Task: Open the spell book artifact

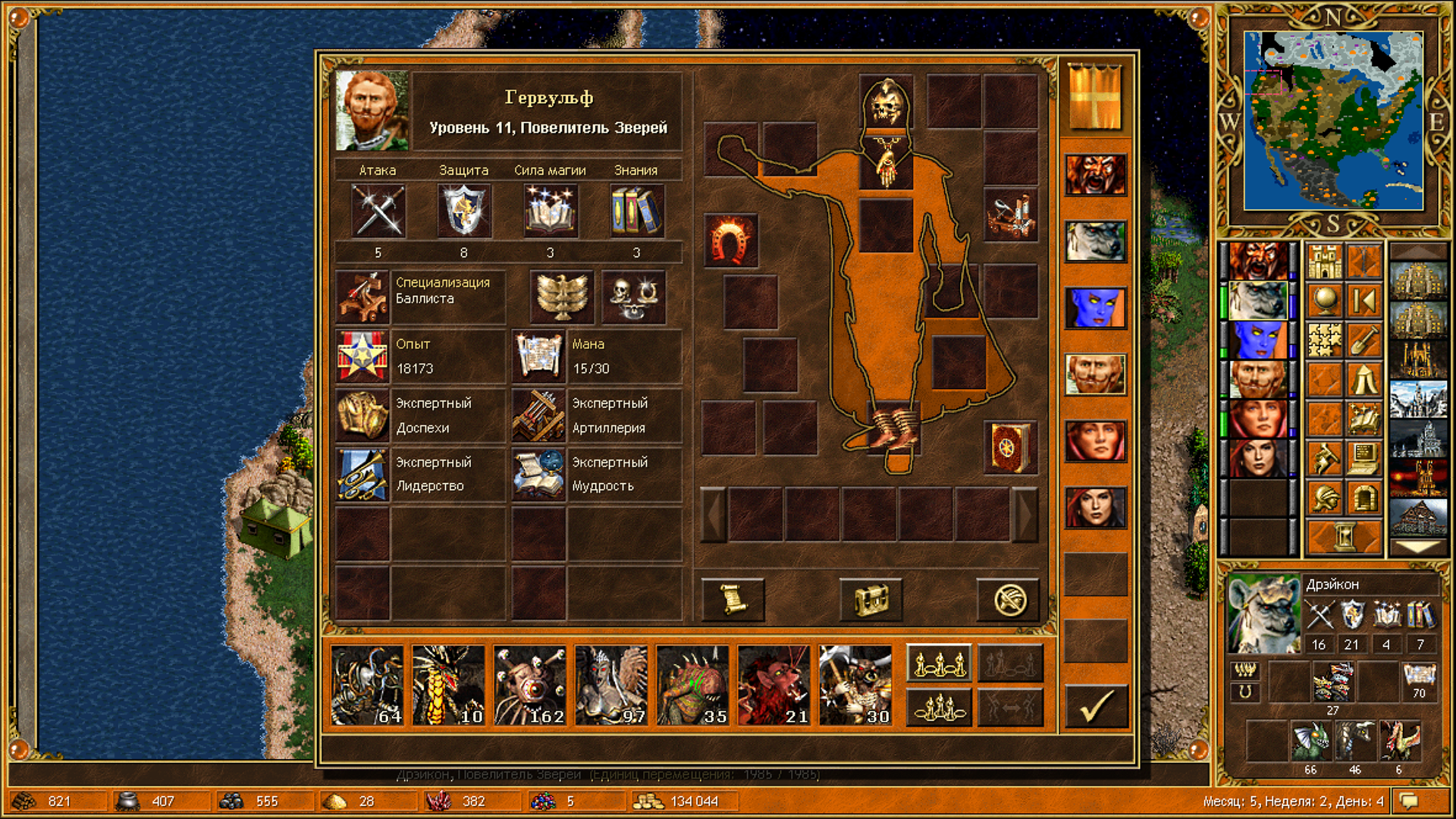Action: 1009,447
